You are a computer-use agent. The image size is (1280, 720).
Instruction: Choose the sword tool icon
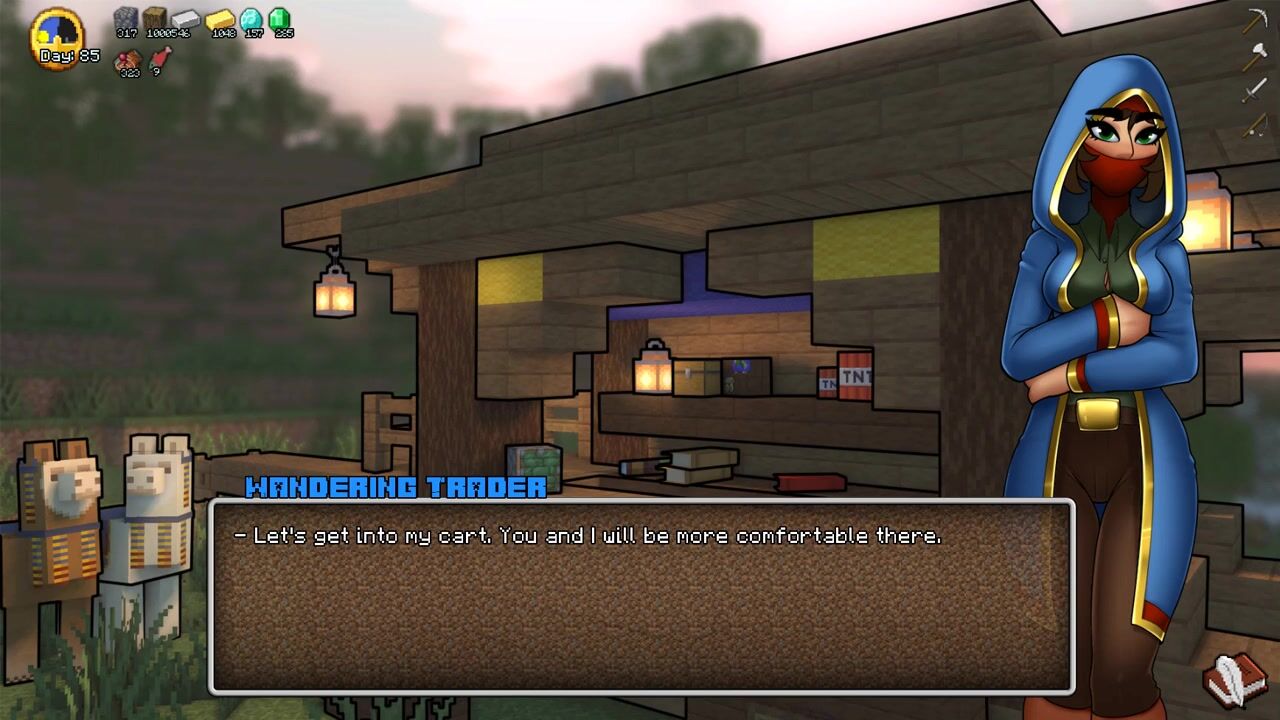1255,91
